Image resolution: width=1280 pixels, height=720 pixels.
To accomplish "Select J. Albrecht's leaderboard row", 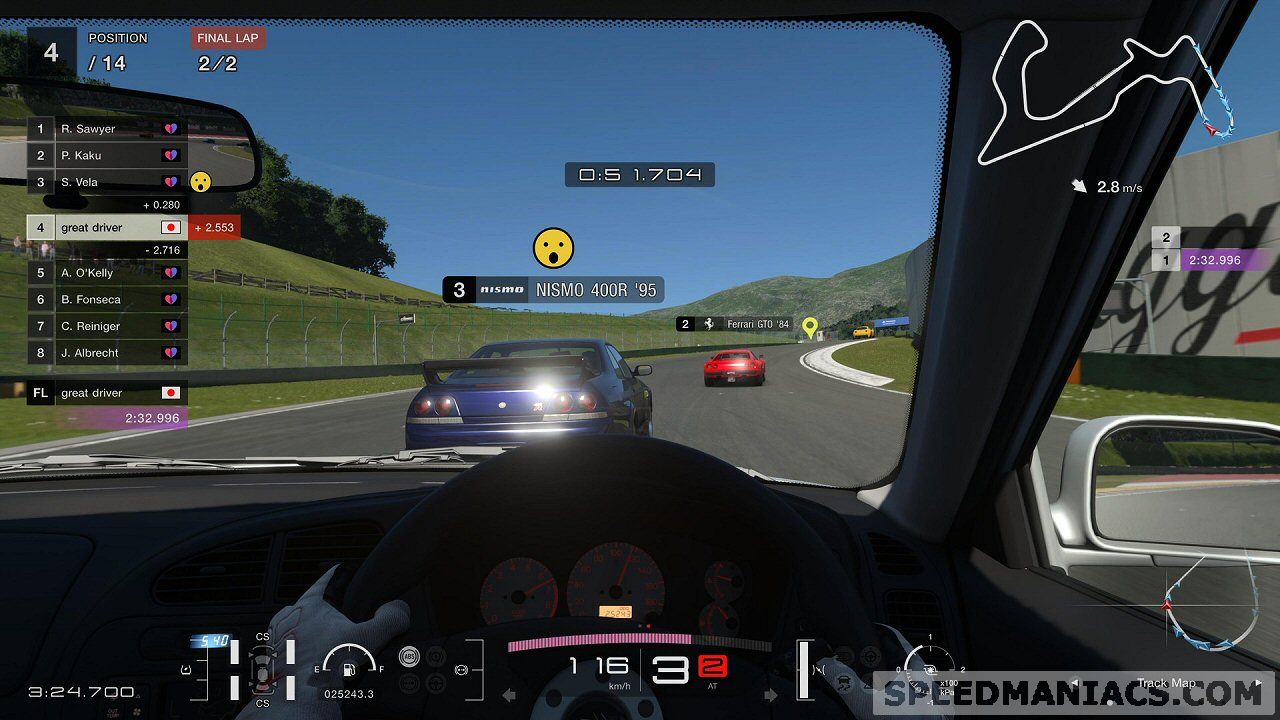I will coord(107,353).
